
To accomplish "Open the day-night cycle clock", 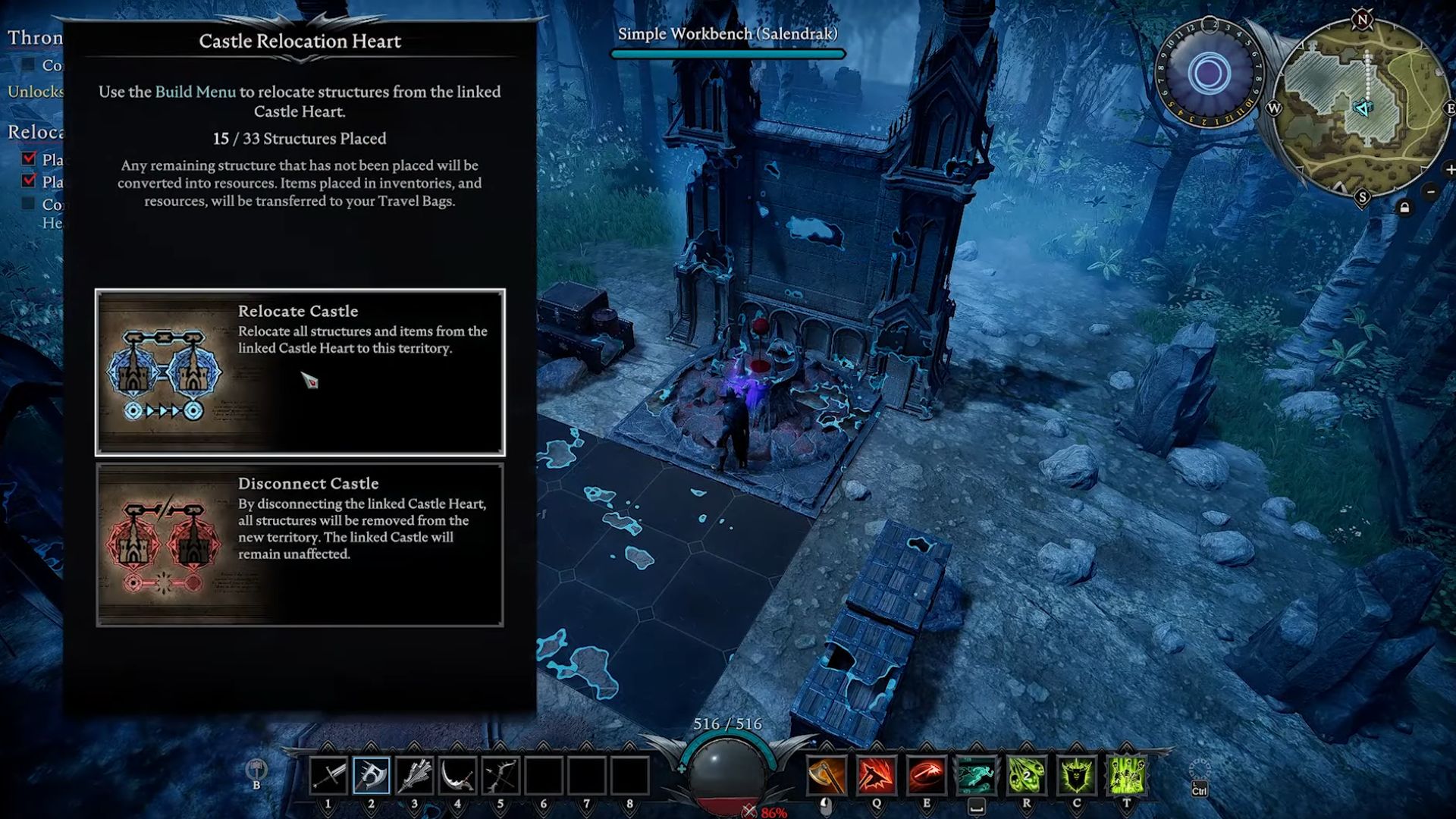I will tap(1209, 74).
